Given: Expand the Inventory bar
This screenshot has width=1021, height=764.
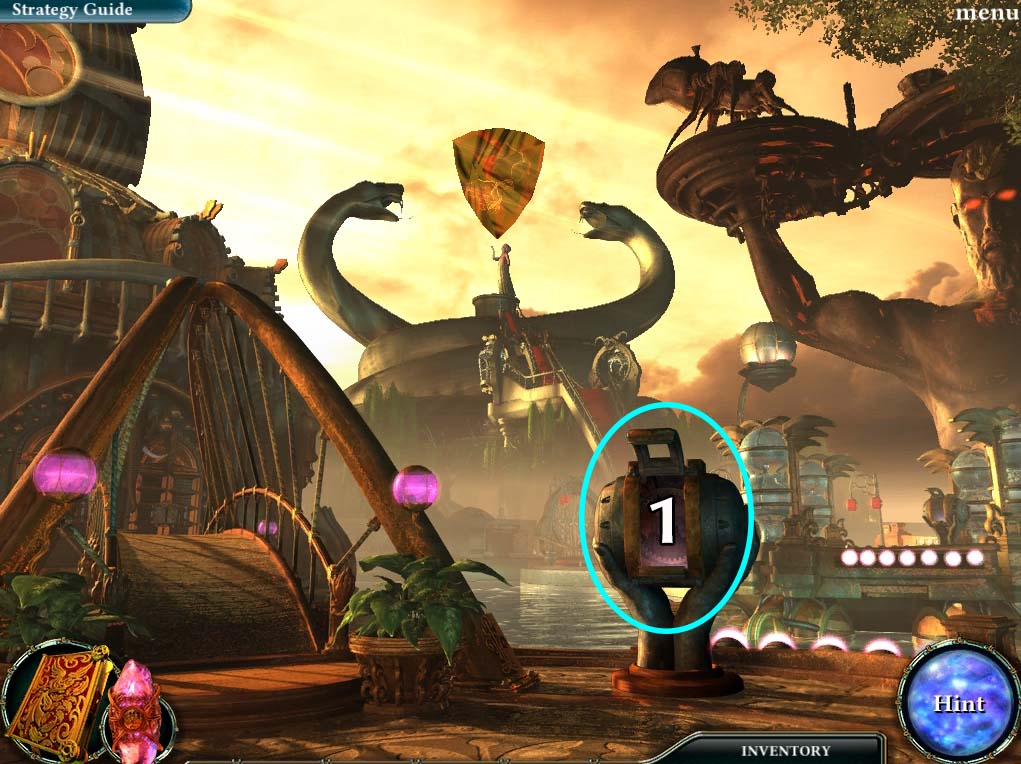Looking at the screenshot, I should [785, 750].
